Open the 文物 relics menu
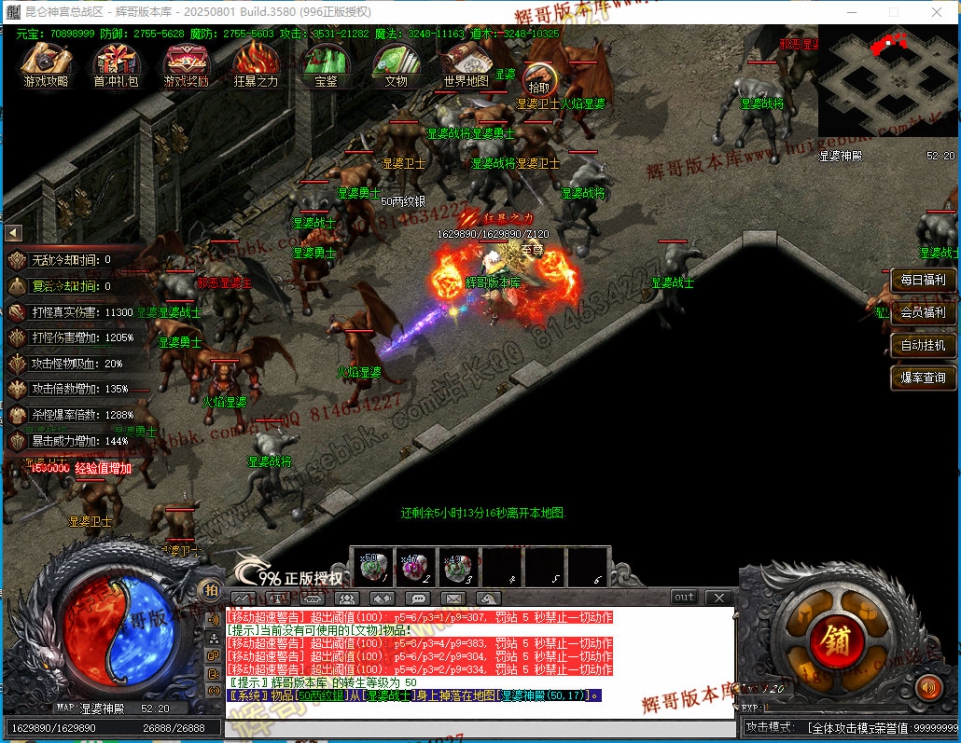 [x=396, y=65]
